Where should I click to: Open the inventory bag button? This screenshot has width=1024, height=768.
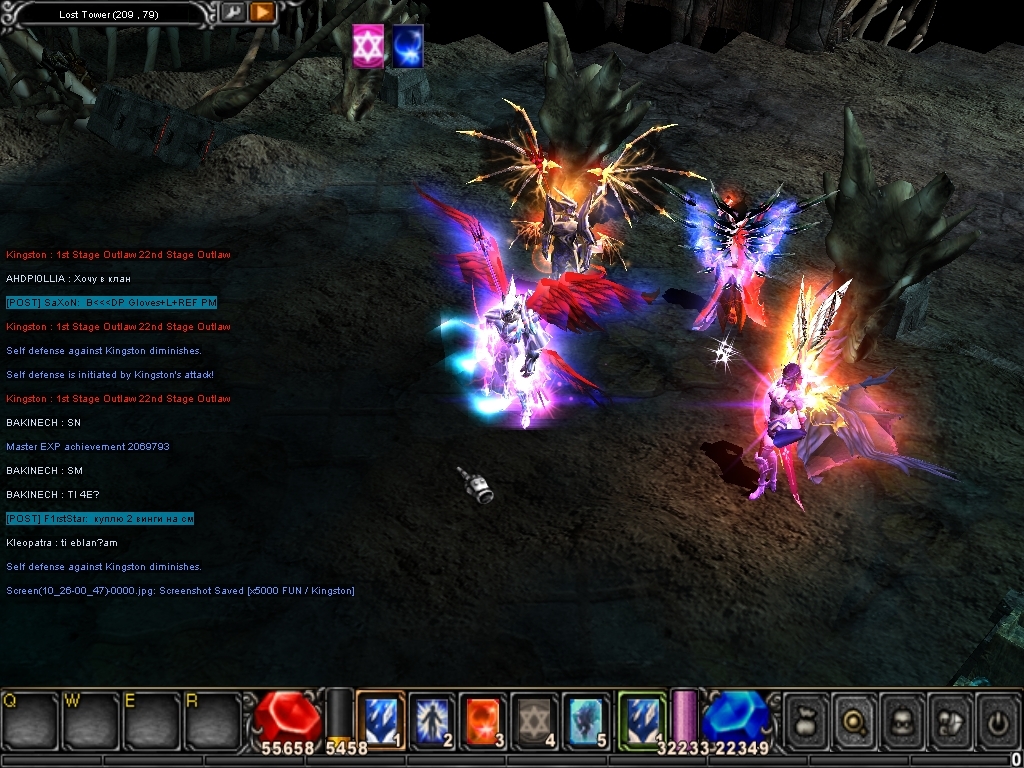coord(807,719)
